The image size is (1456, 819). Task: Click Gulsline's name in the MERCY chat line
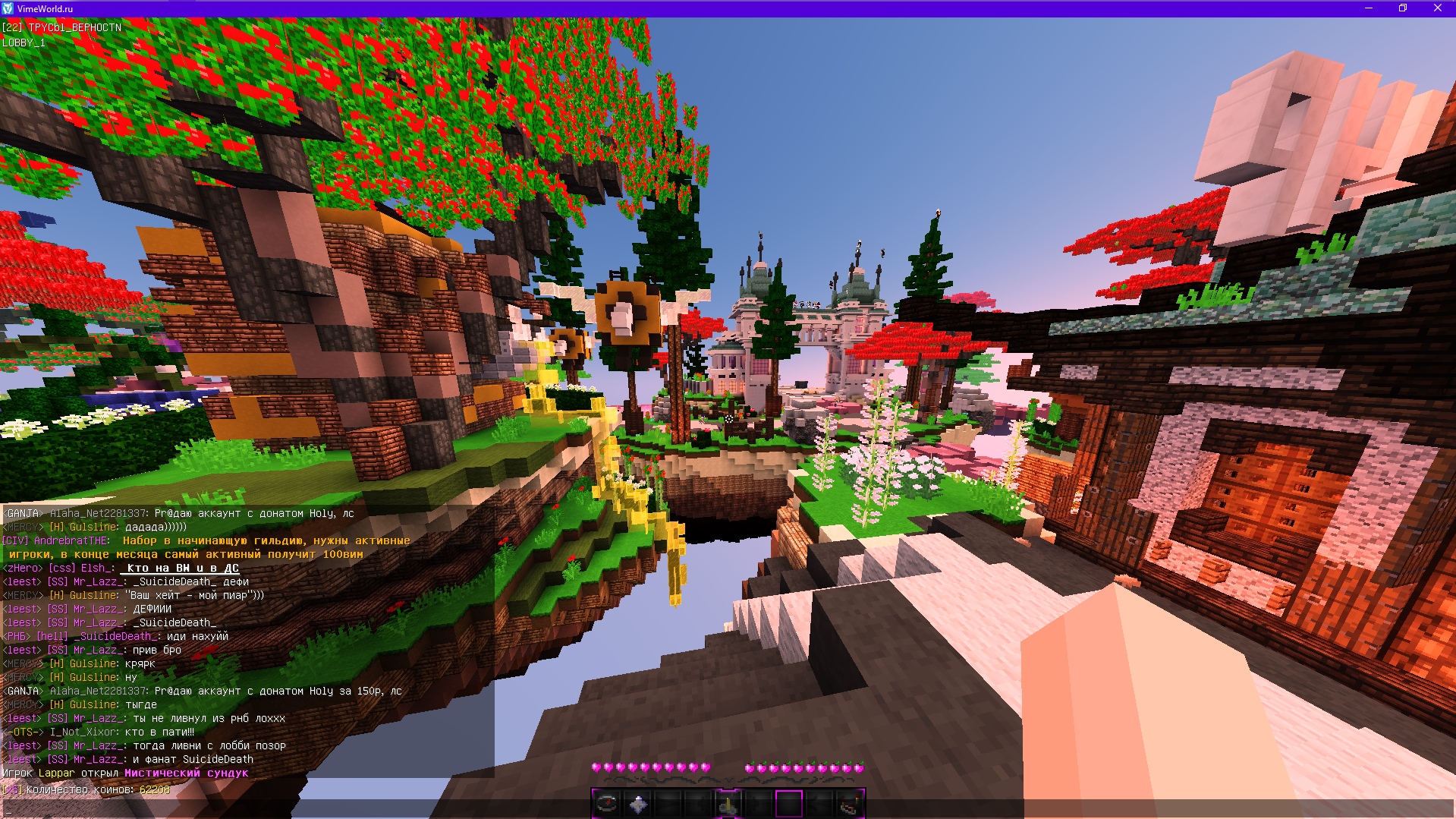coord(91,526)
